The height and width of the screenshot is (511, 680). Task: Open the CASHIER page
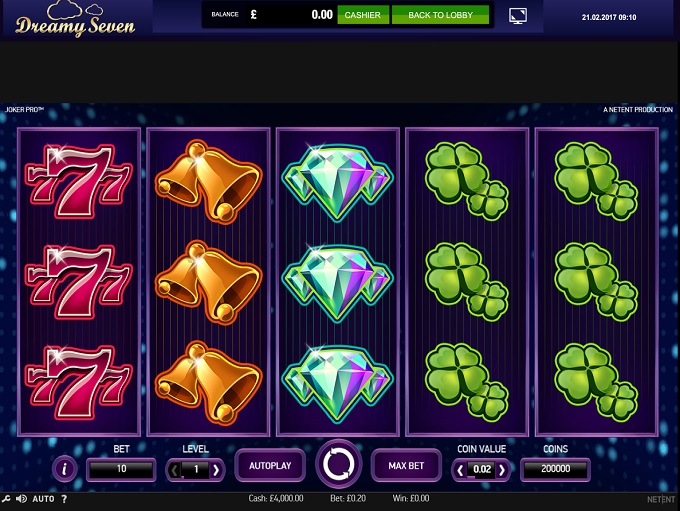click(x=362, y=15)
